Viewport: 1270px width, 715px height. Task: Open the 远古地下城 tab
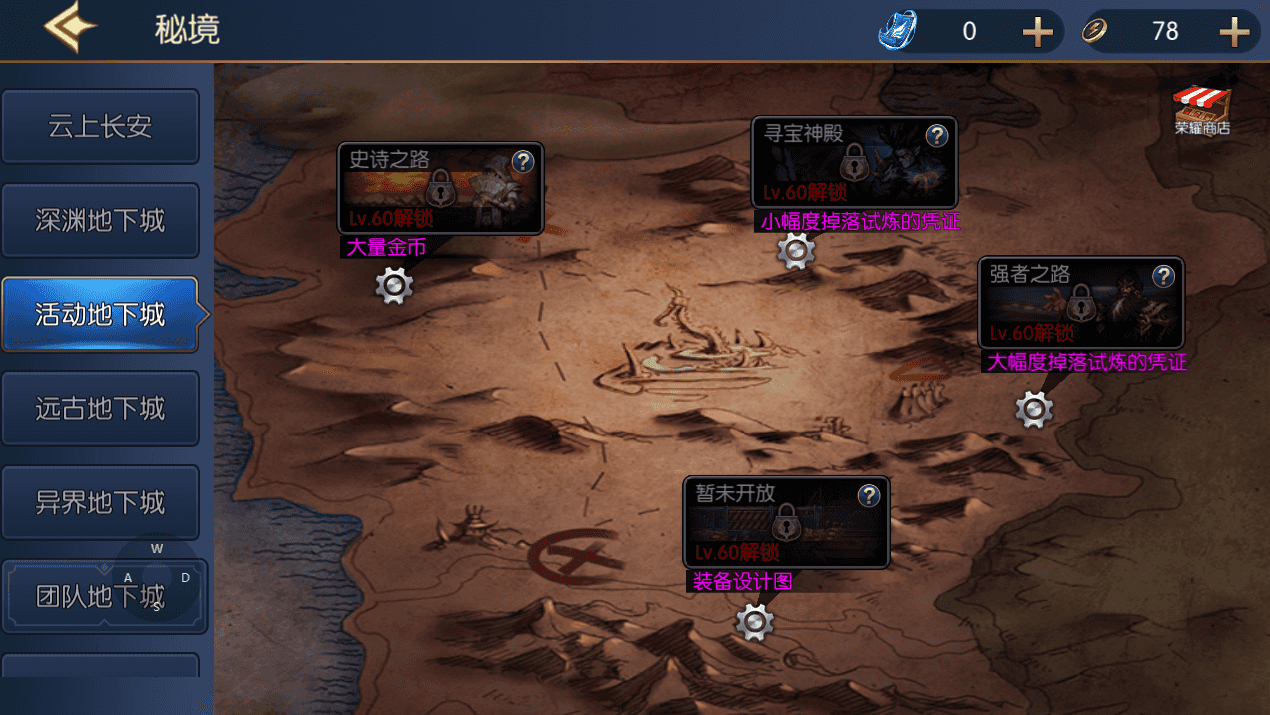(x=100, y=409)
